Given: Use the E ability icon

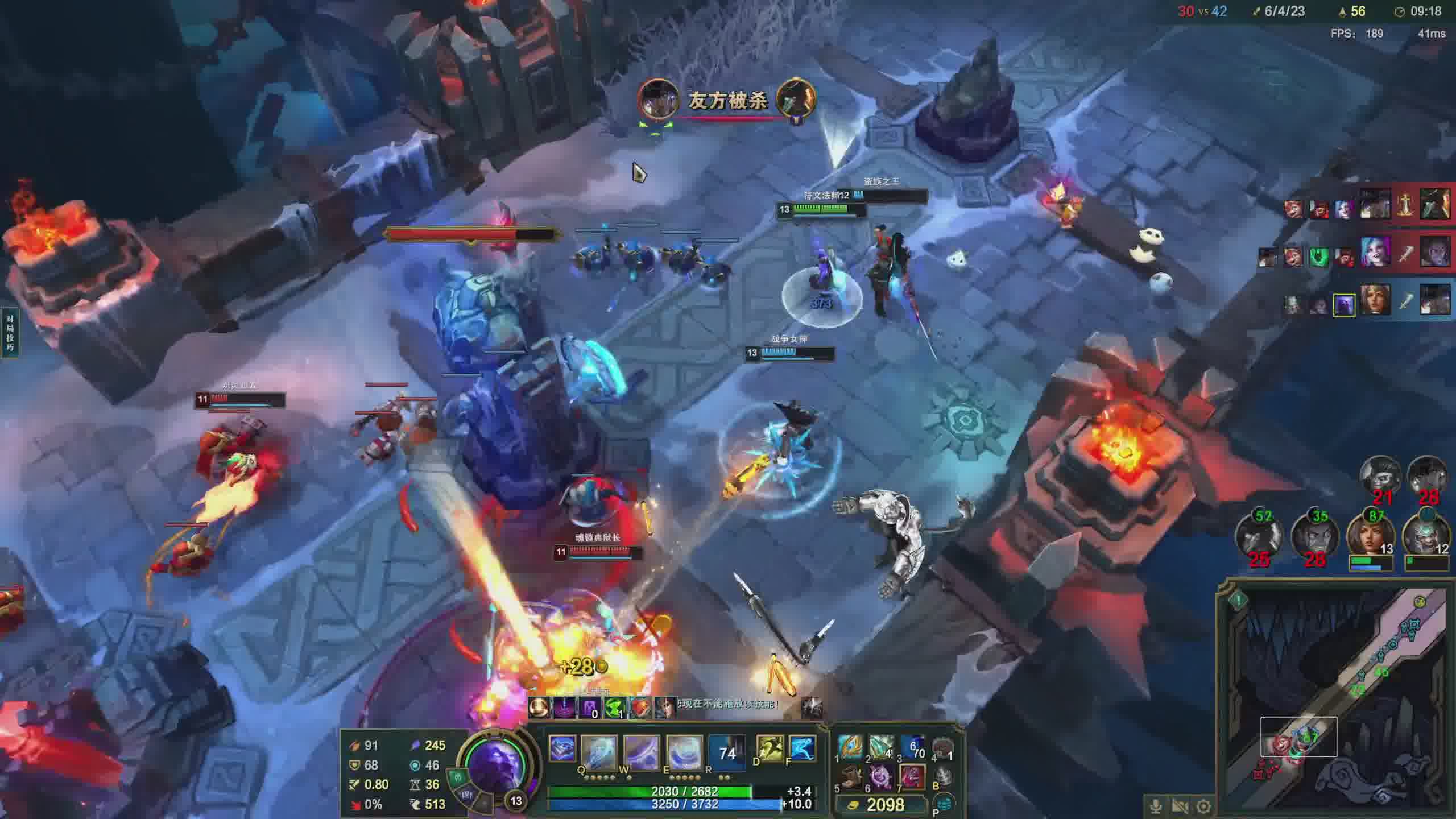Looking at the screenshot, I should point(684,752).
